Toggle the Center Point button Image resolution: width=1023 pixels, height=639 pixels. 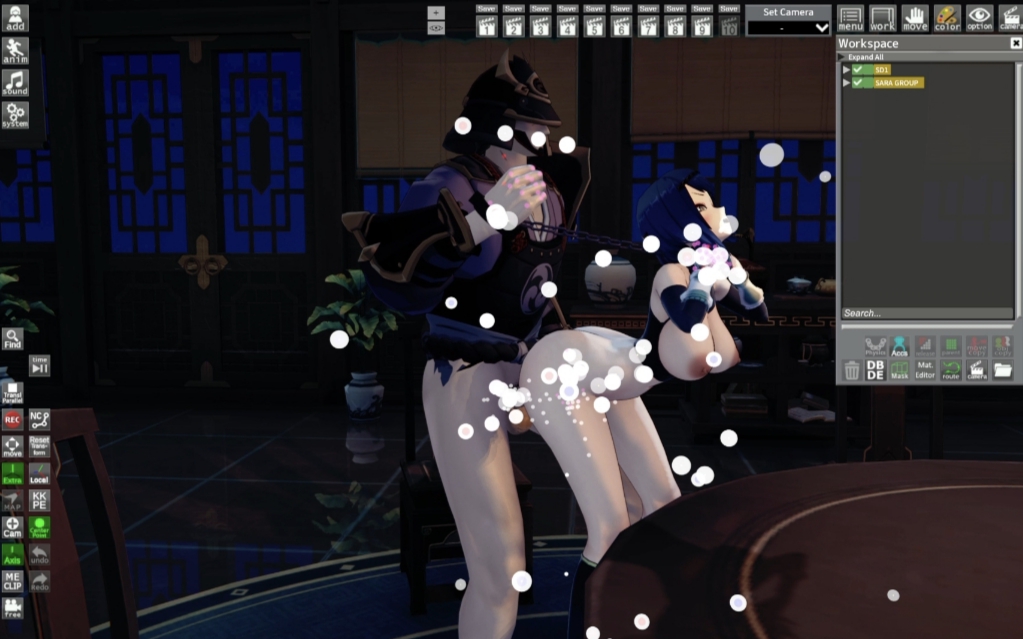[39, 526]
